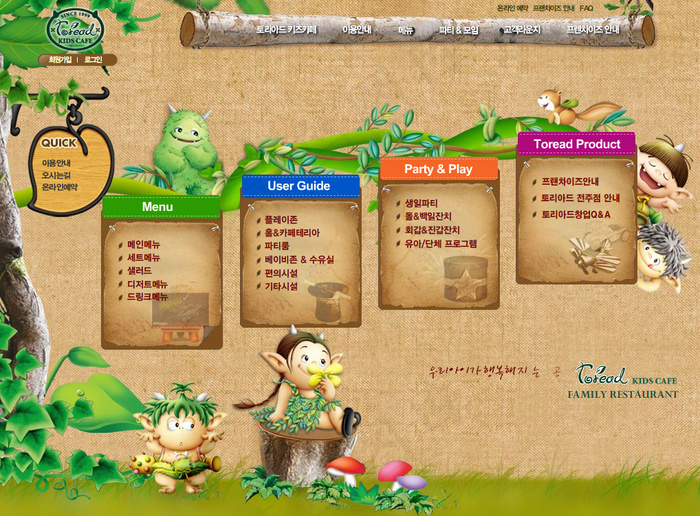The width and height of the screenshot is (700, 516).
Task: Open 고객라운지 on the log navigation bar
Action: pyautogui.click(x=521, y=31)
